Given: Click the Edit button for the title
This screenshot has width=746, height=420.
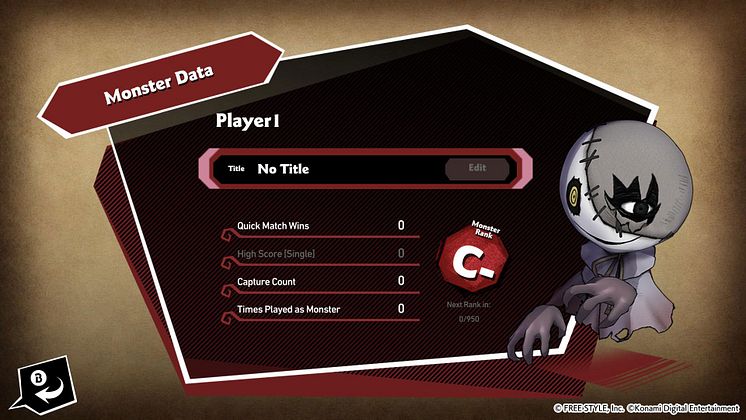Looking at the screenshot, I should click(x=477, y=168).
